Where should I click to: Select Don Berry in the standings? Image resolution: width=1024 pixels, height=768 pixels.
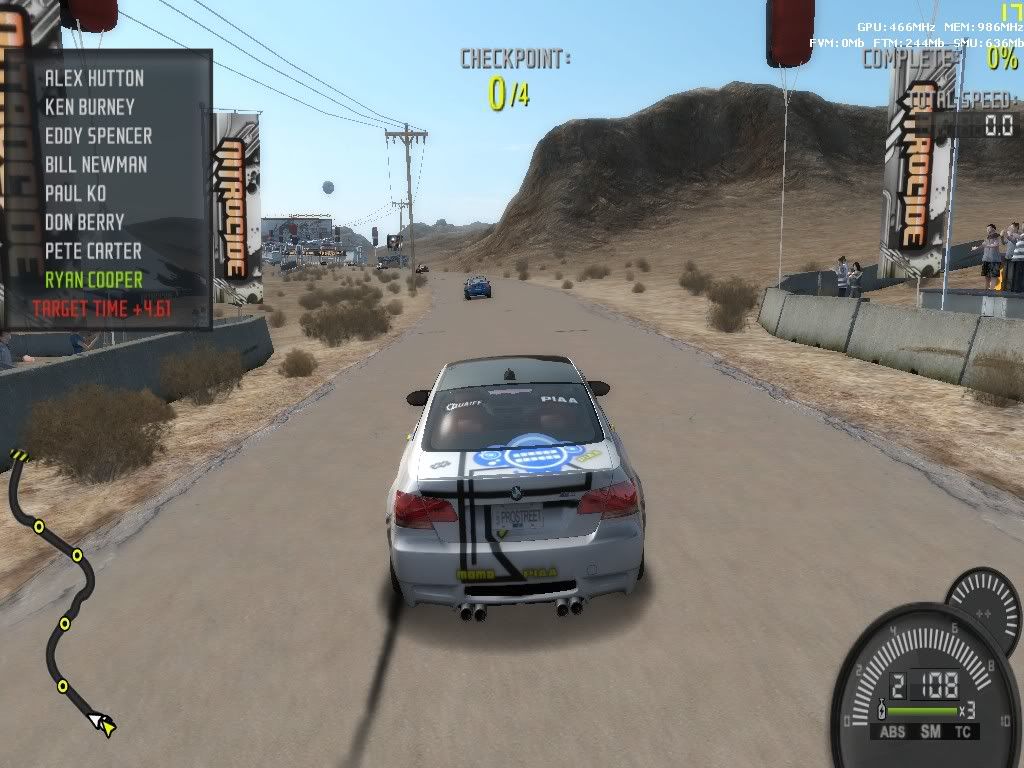pos(84,222)
